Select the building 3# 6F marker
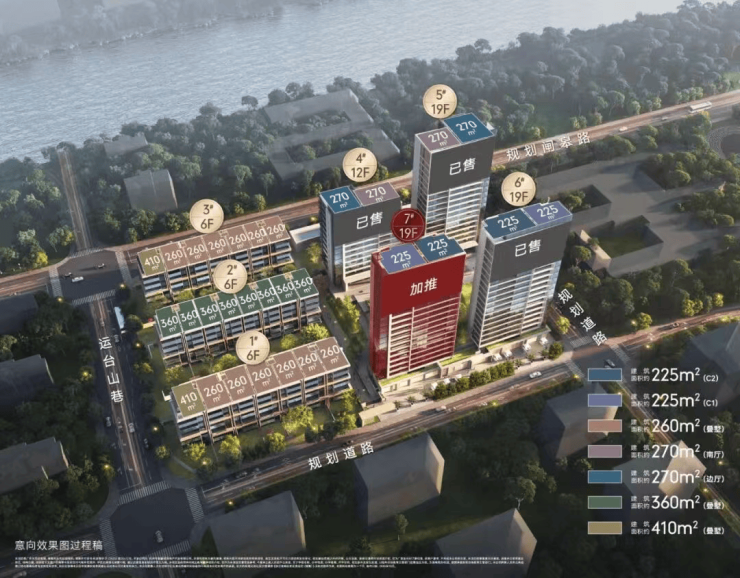The image size is (740, 578). (x=206, y=216)
